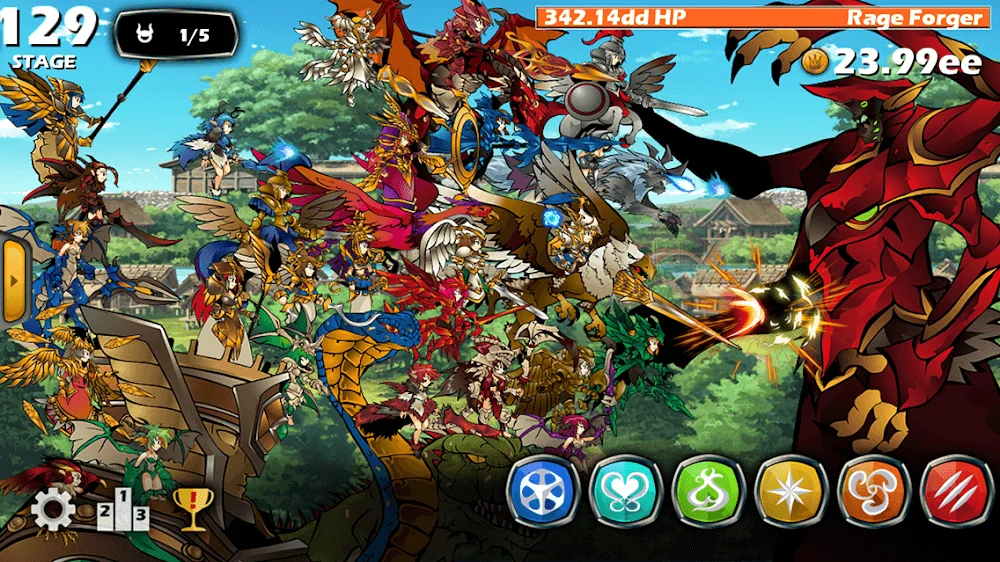Open the gold trophy achievements
1000x562 pixels.
tap(189, 509)
